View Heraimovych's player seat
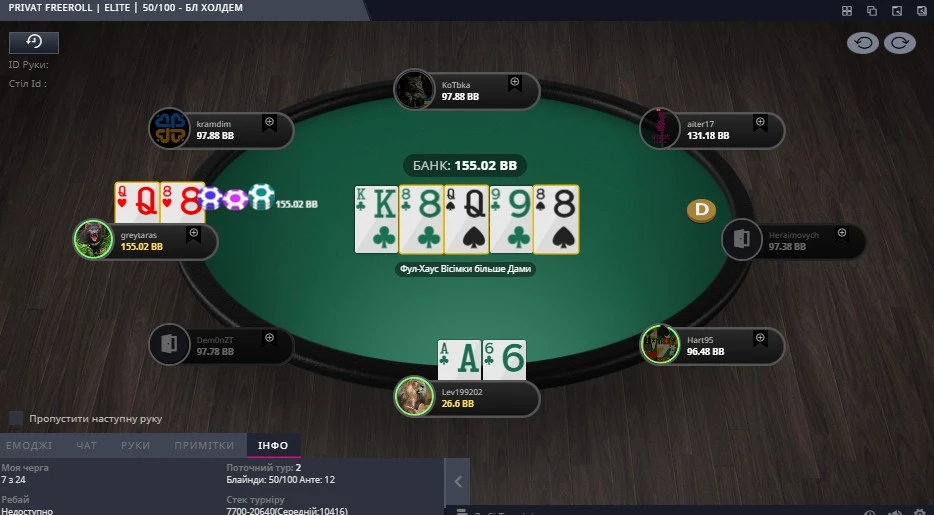Image resolution: width=934 pixels, height=515 pixels. point(793,240)
